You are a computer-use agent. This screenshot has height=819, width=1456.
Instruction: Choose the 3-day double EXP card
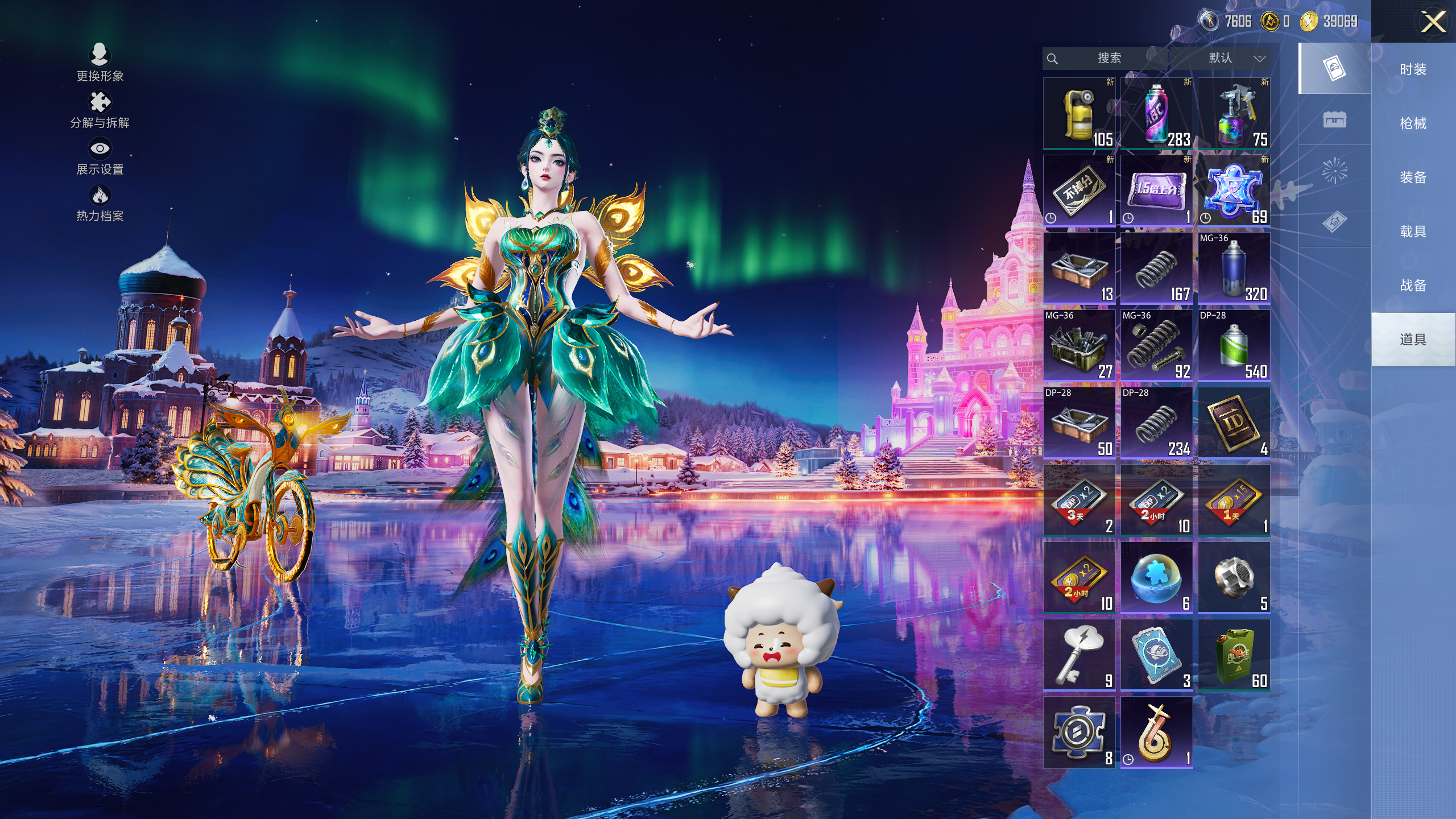coord(1079,500)
